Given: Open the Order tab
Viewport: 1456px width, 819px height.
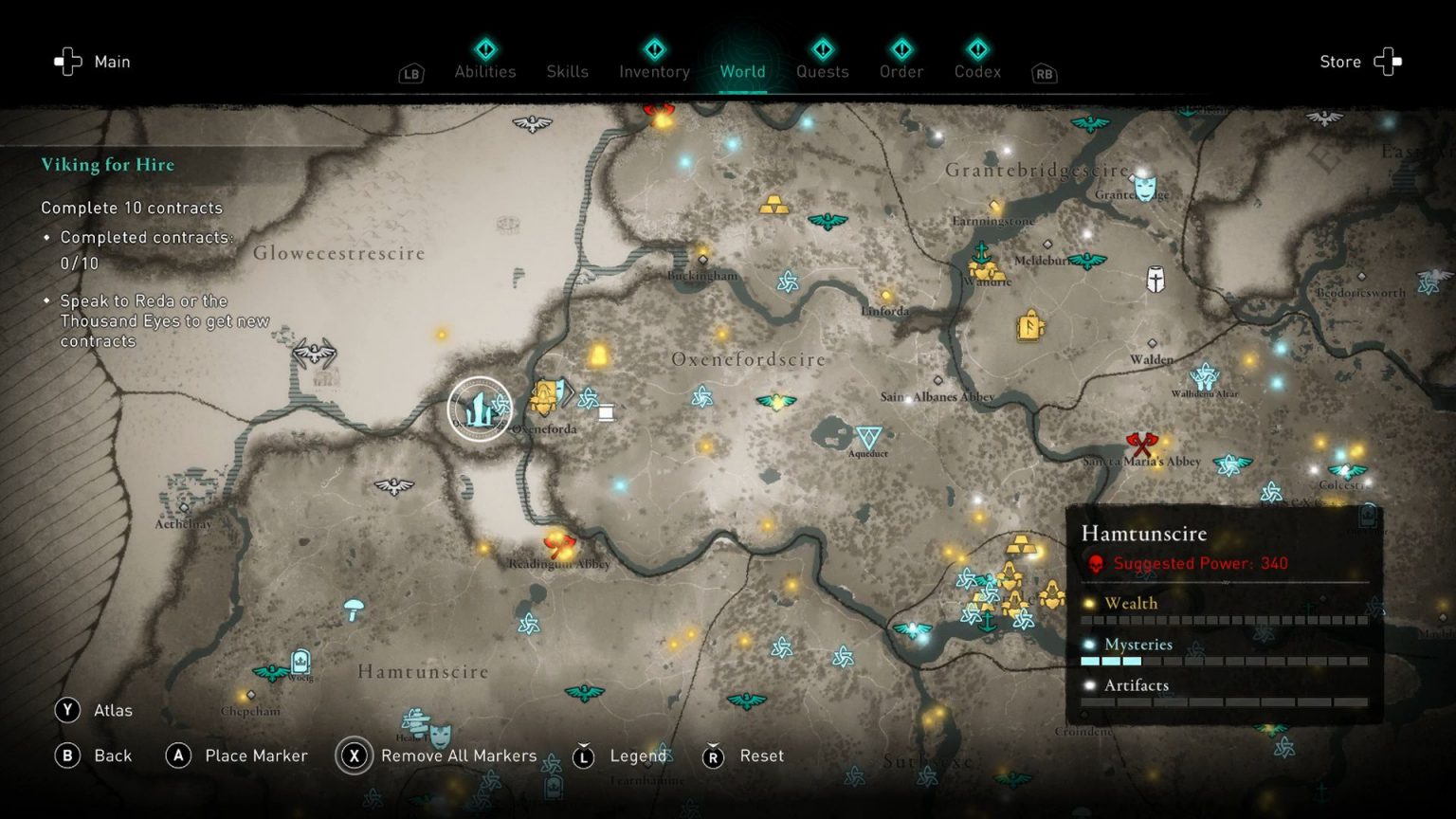Looking at the screenshot, I should [901, 71].
